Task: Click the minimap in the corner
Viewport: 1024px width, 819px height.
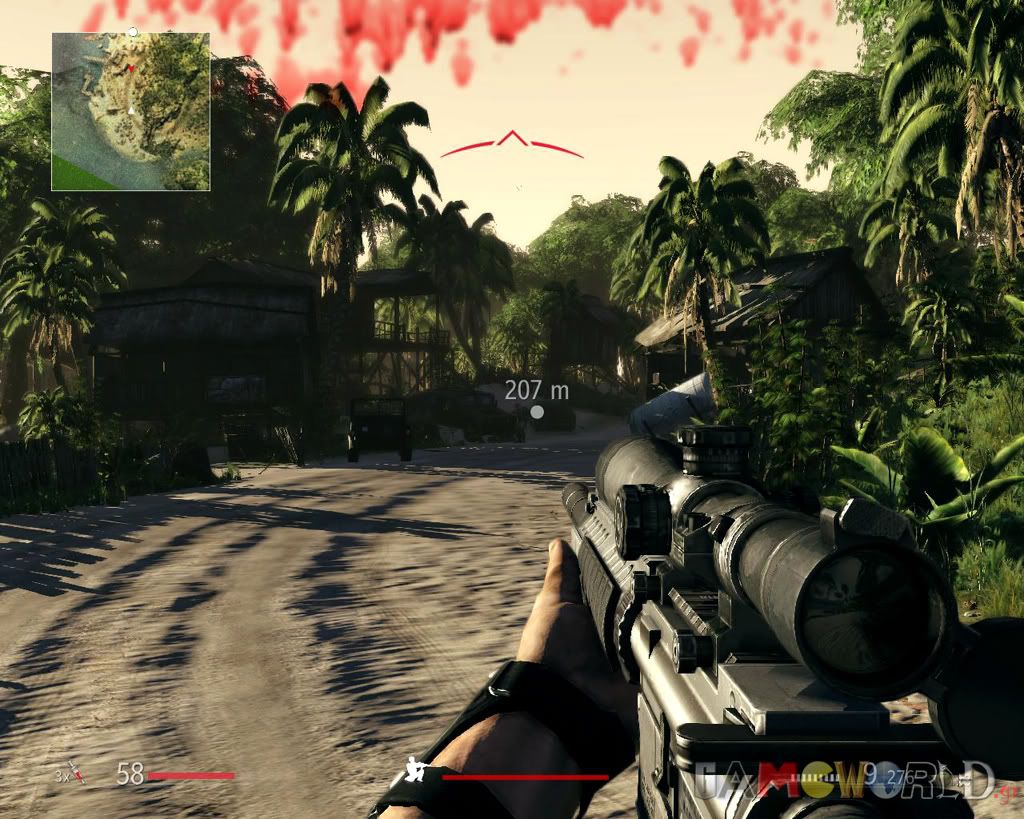Action: pyautogui.click(x=131, y=111)
